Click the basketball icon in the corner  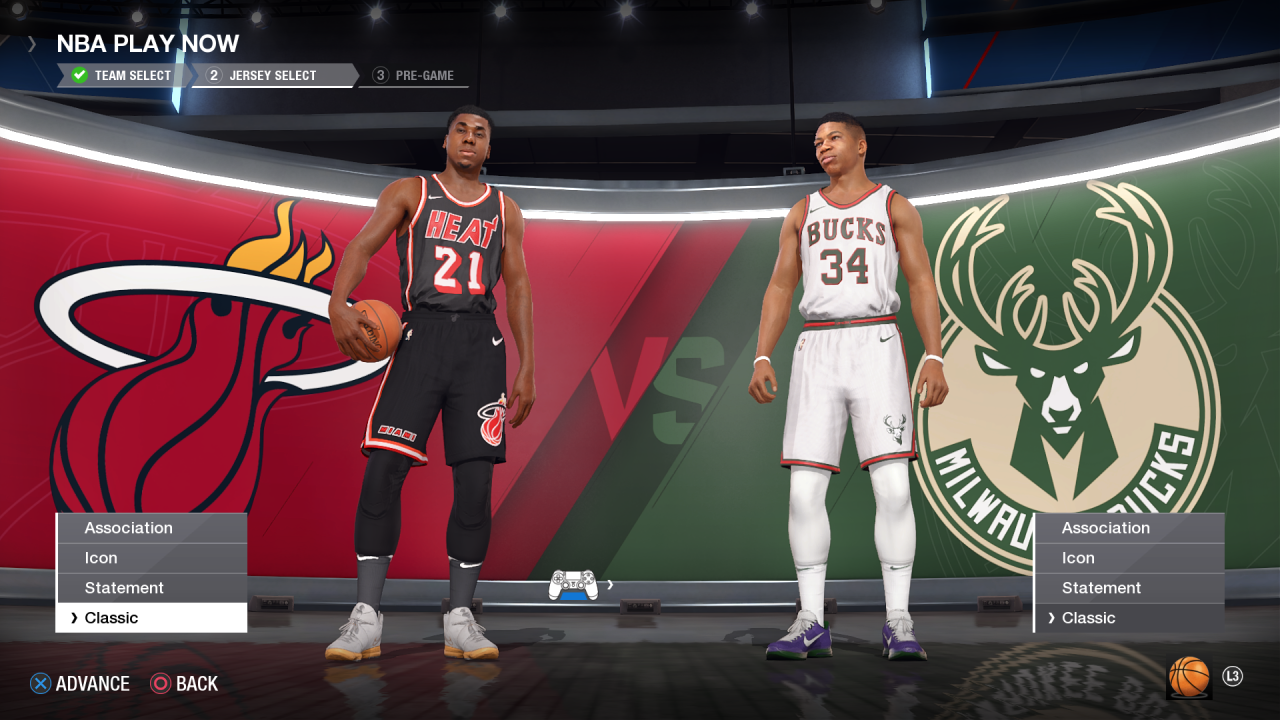[x=1189, y=677]
